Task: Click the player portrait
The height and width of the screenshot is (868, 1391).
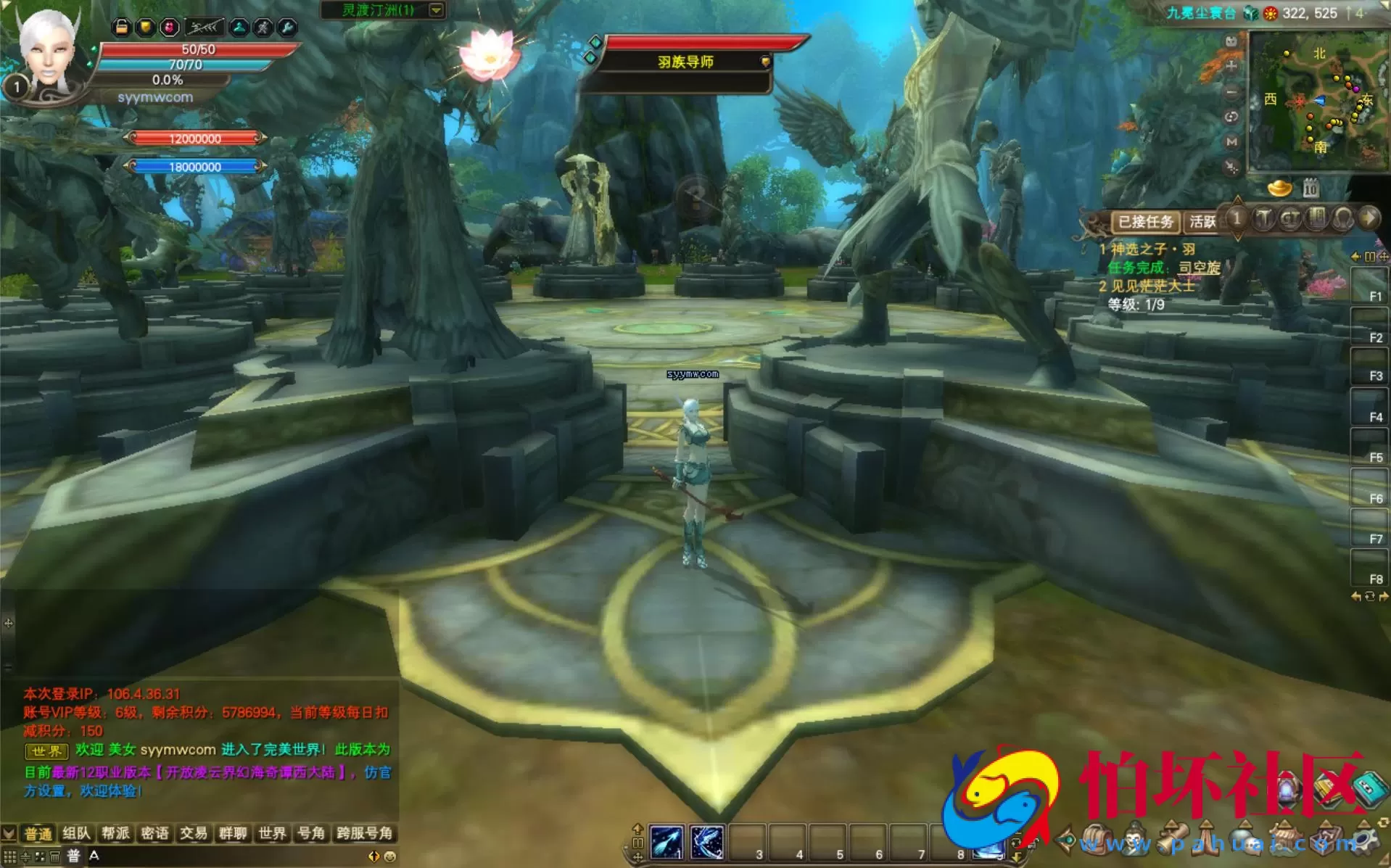Action: pos(46,54)
